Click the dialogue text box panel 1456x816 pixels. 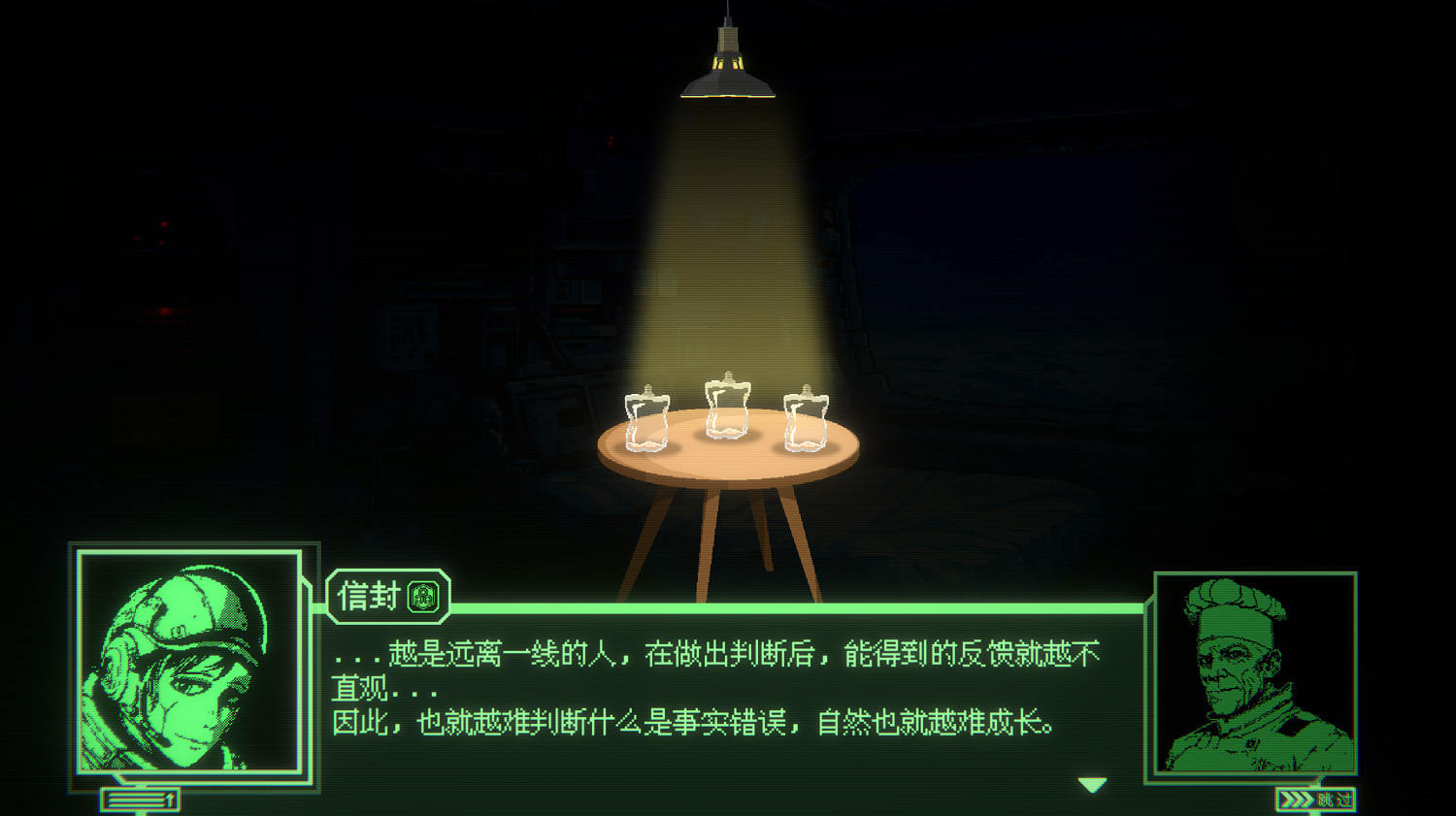tap(728, 689)
